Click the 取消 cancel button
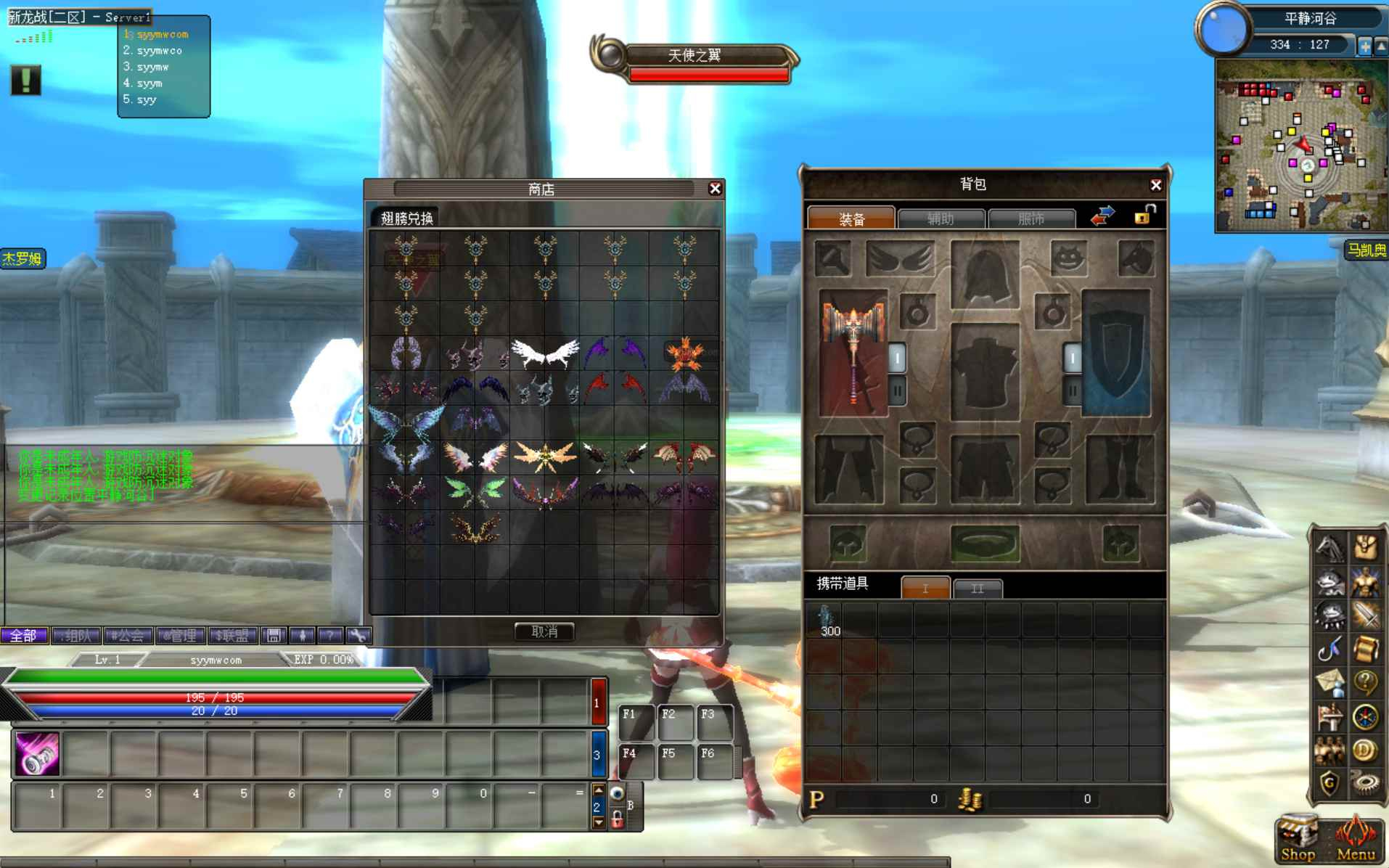 544,631
